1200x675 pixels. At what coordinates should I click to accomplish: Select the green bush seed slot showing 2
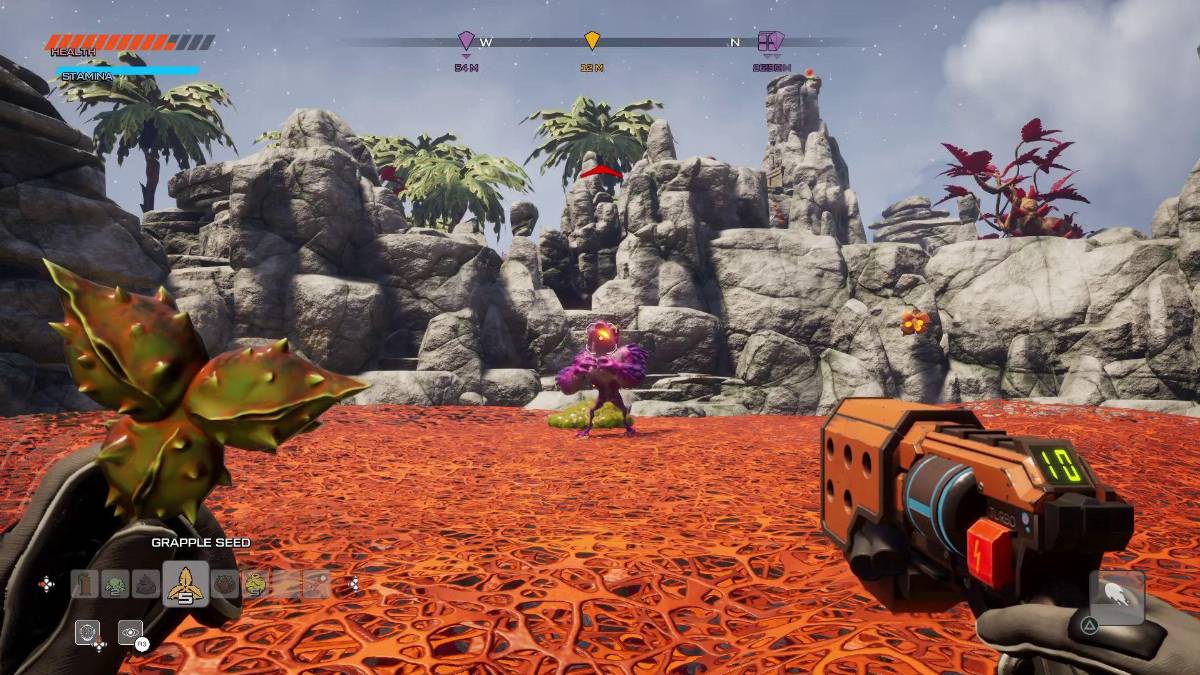click(x=116, y=584)
